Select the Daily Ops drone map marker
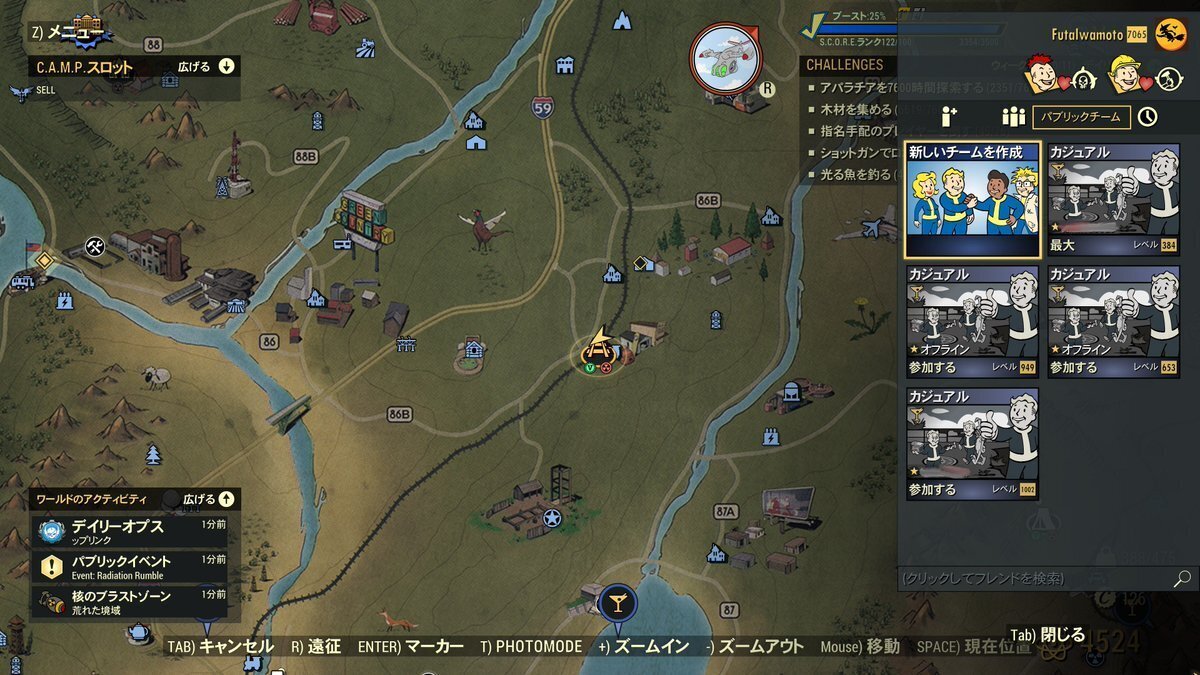This screenshot has width=1200, height=675. point(725,56)
